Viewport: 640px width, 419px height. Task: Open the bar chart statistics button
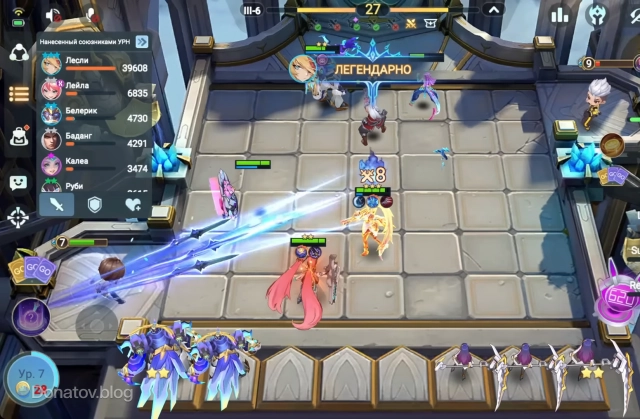(562, 13)
